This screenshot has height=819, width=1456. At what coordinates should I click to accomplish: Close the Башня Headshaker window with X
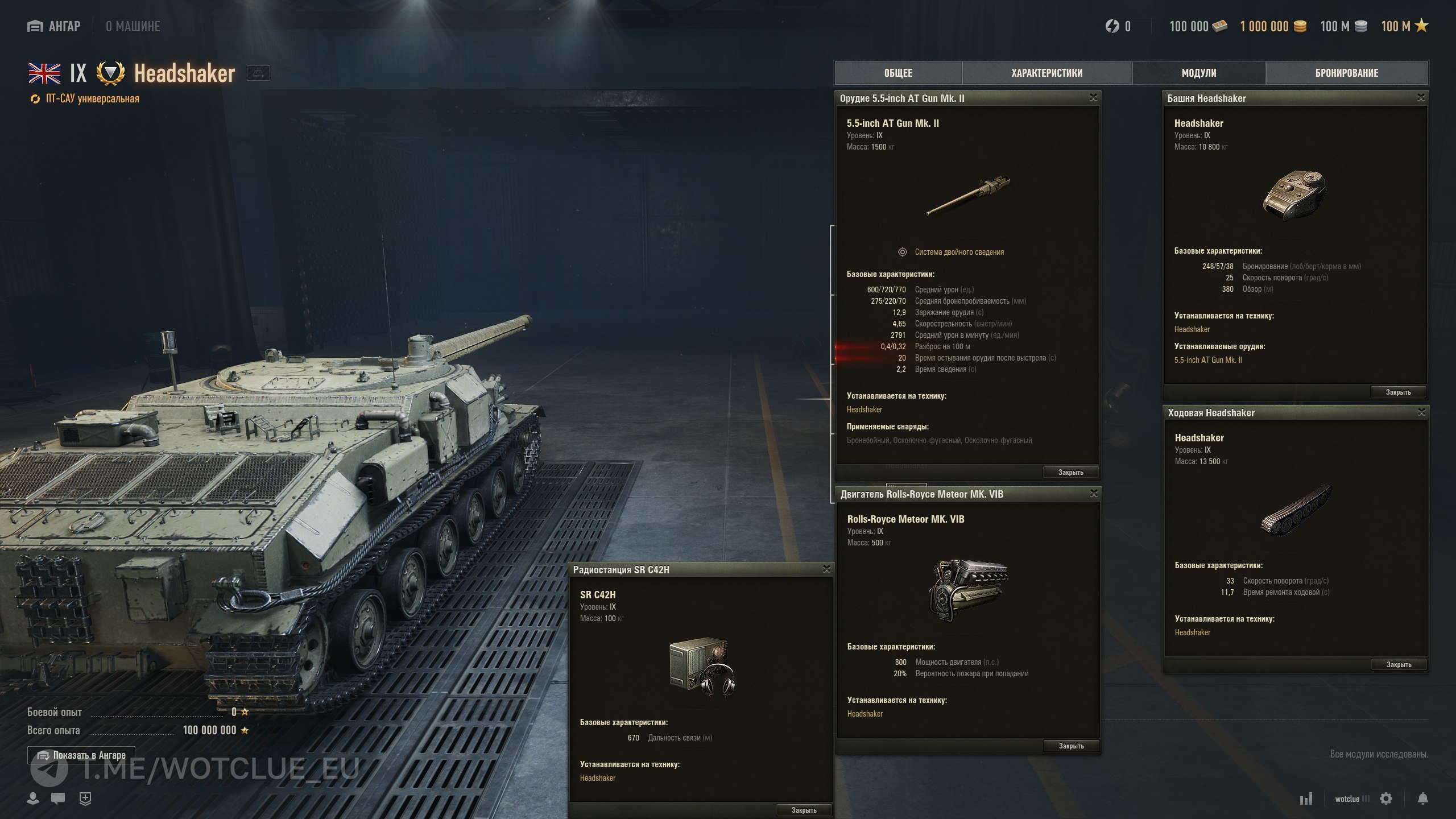[1421, 98]
